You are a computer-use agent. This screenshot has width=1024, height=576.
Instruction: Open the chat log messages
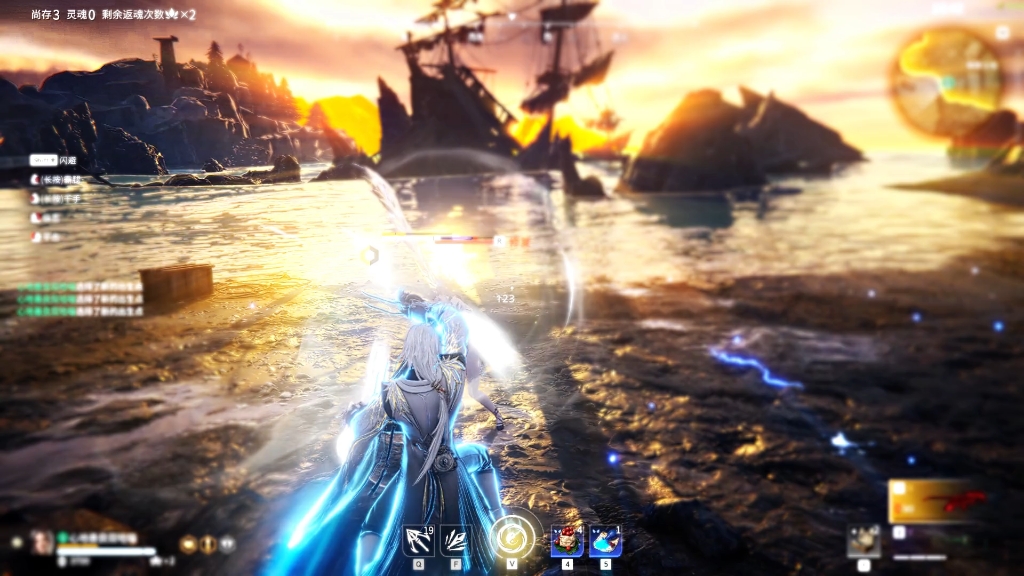tap(80, 298)
